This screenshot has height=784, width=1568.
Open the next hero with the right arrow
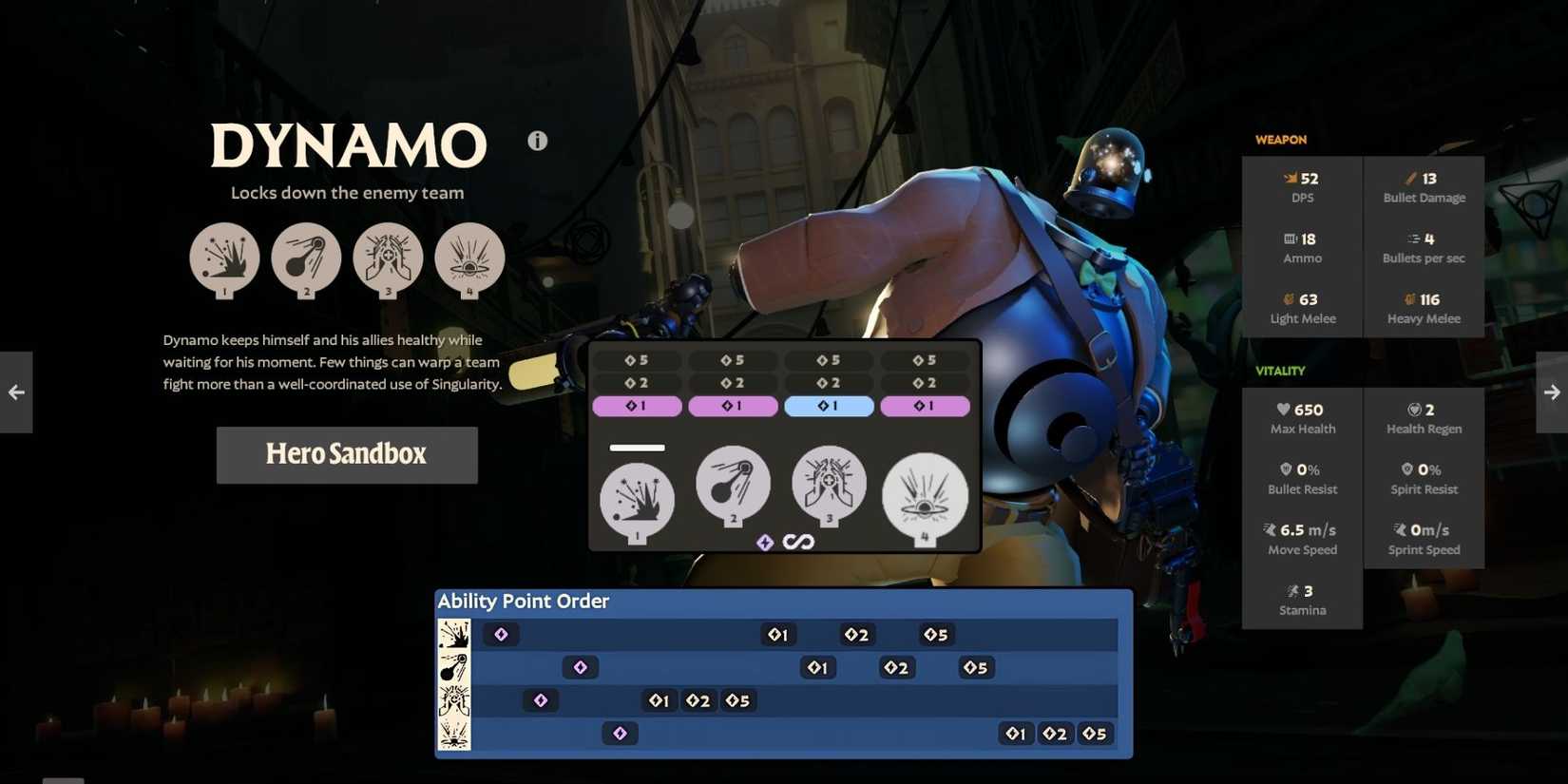coord(1552,392)
